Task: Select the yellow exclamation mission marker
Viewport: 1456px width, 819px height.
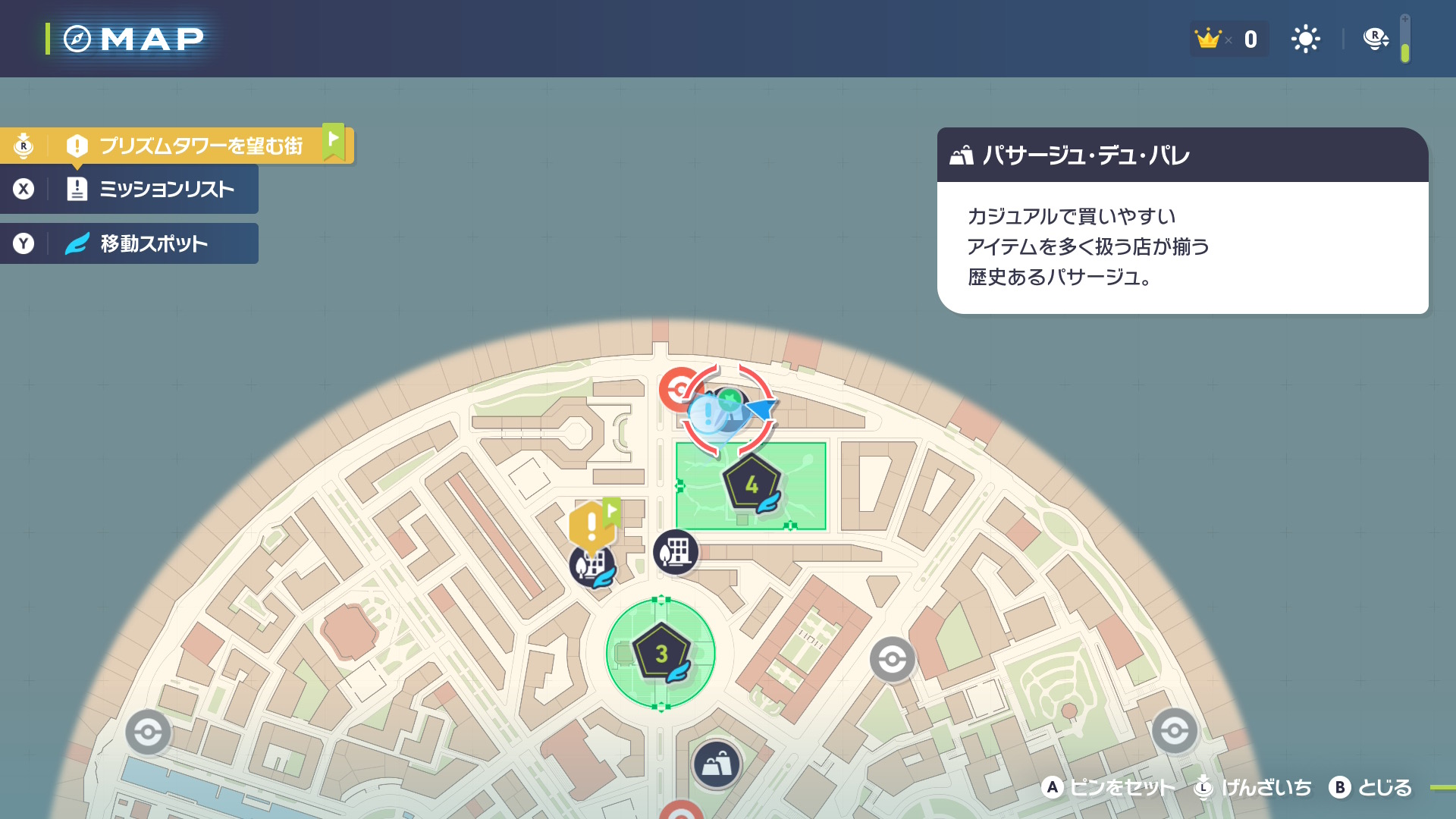Action: click(x=591, y=525)
